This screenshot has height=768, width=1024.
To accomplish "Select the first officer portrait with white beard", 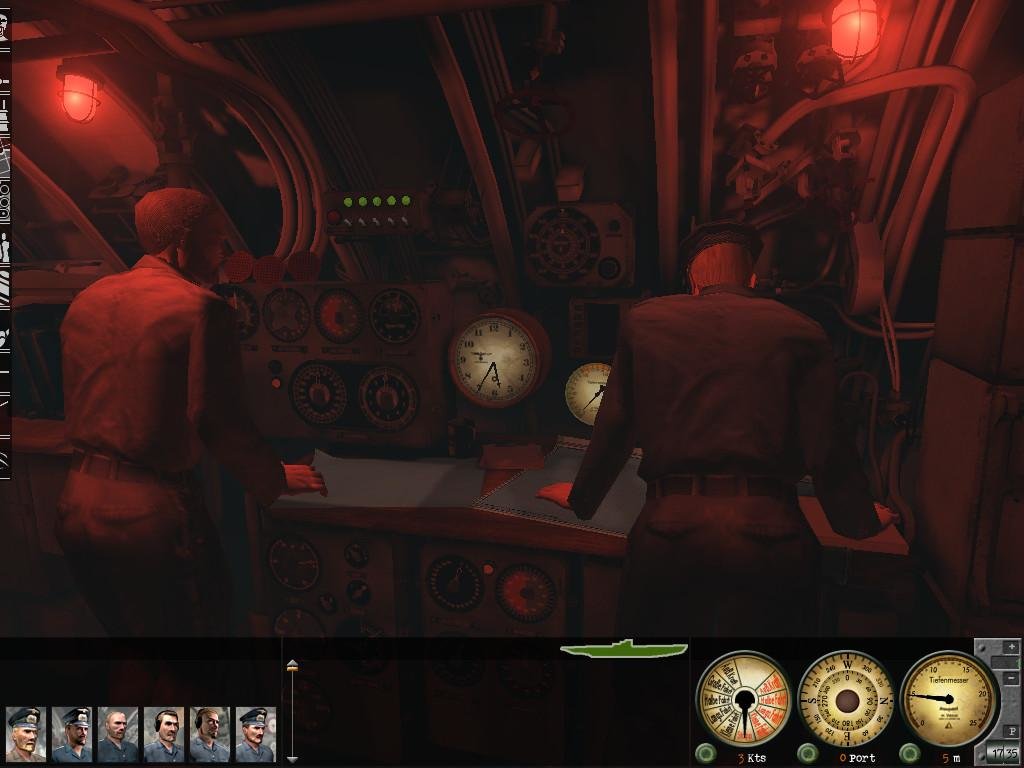I will pos(25,734).
